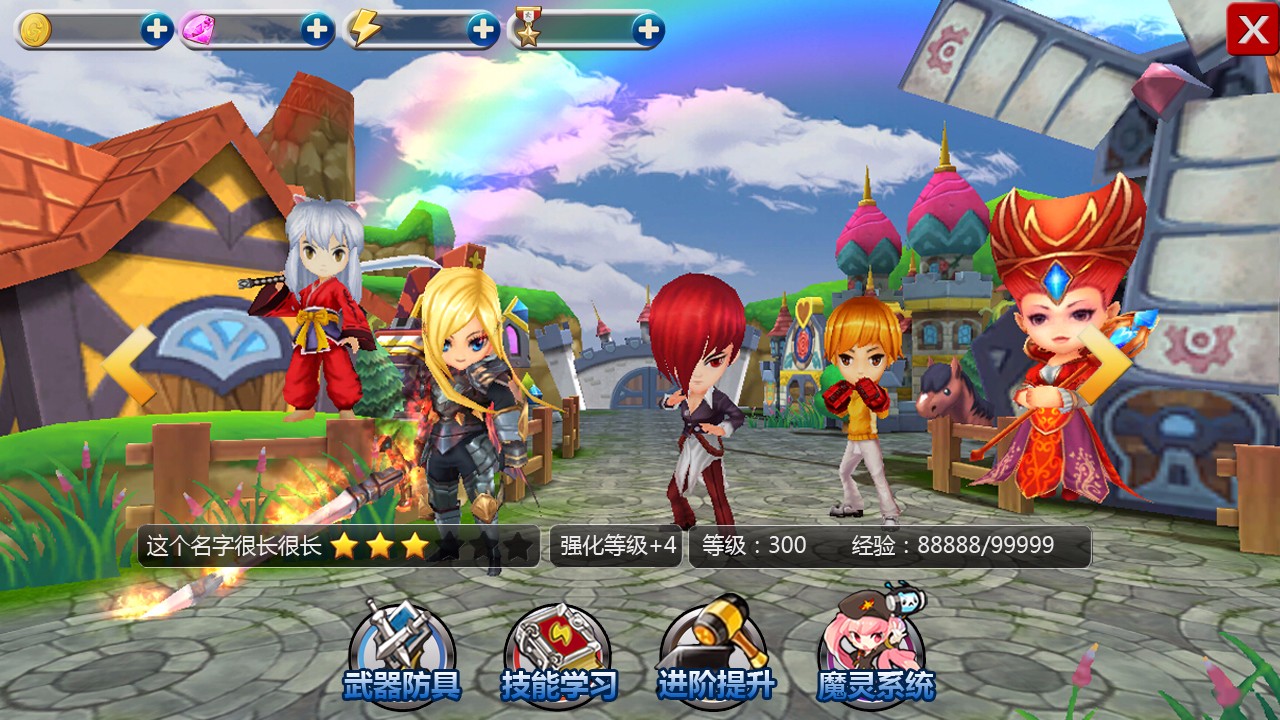Screen dimensions: 1280x720
Task: Show previous characters with left arrow
Action: tap(132, 366)
